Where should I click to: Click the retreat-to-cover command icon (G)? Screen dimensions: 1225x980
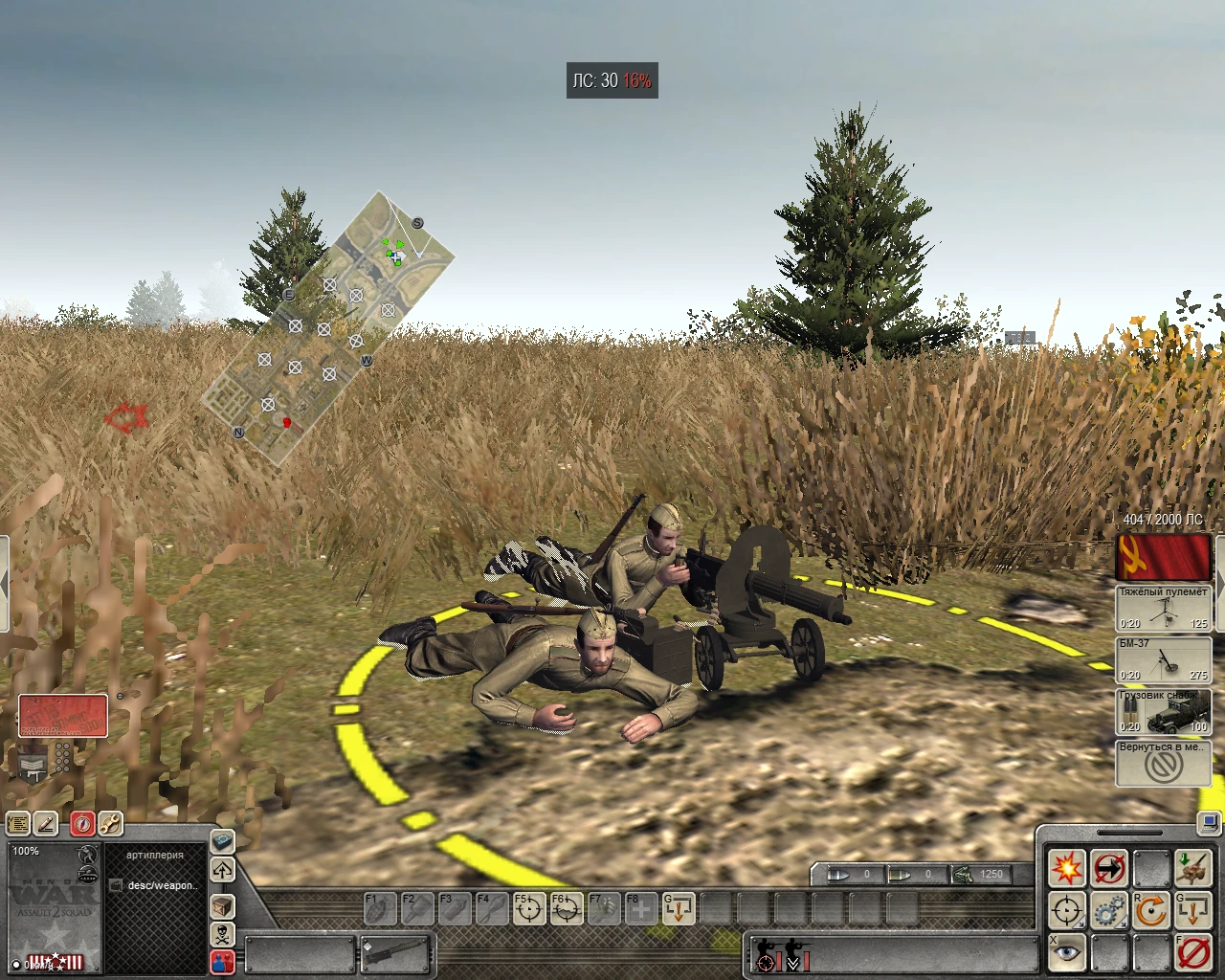pos(1192,909)
